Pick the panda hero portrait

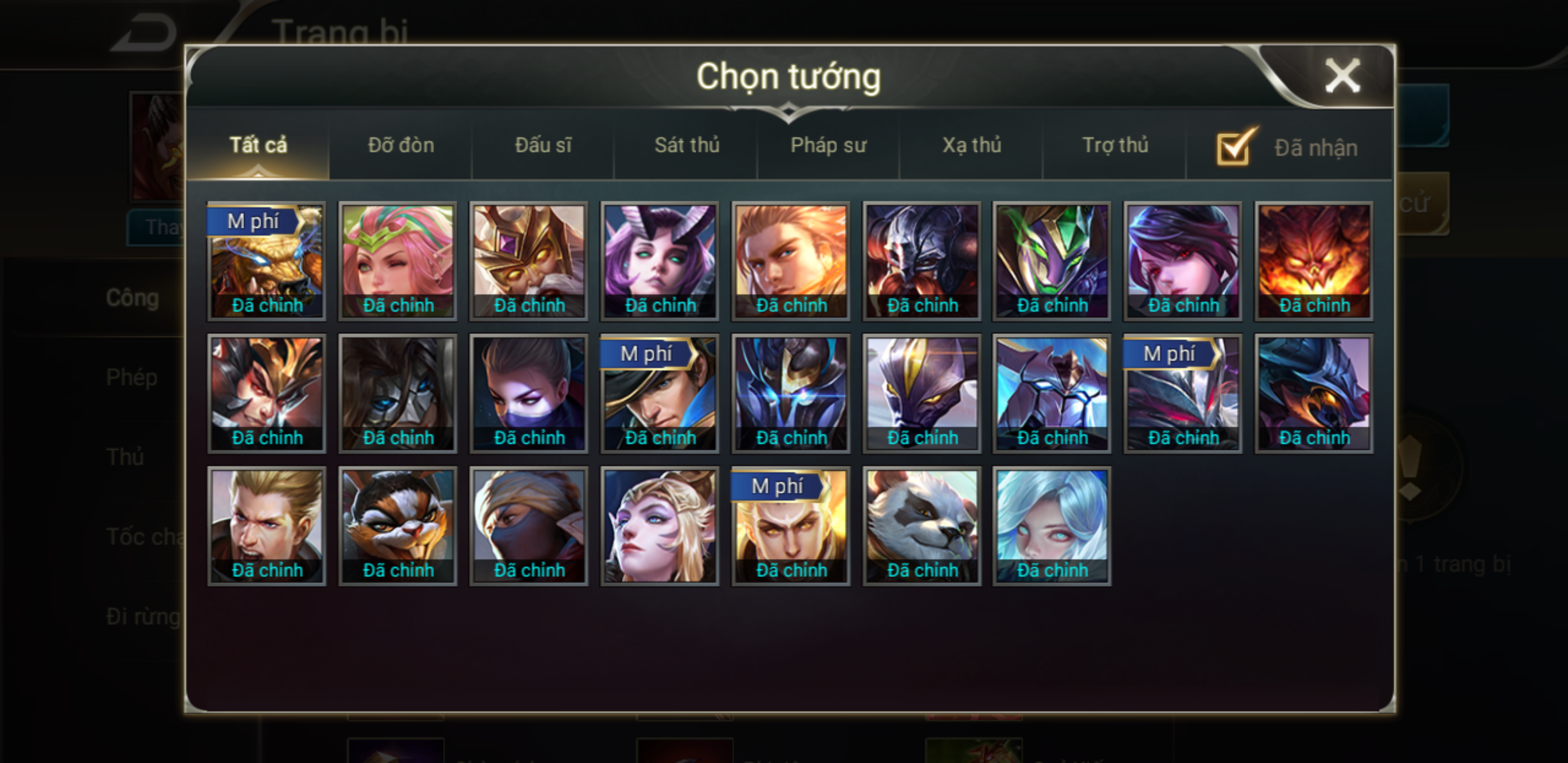pos(922,526)
